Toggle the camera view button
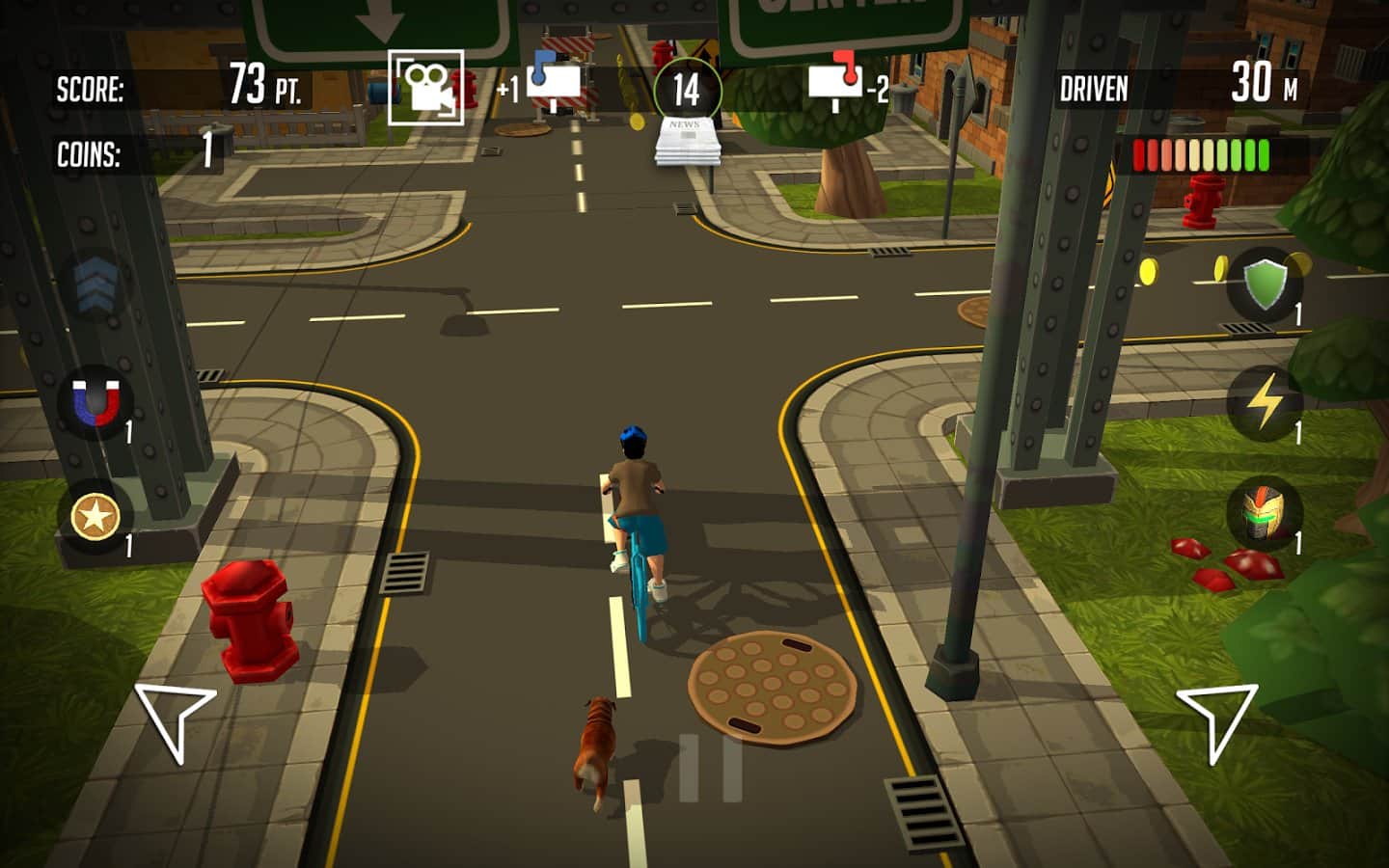Image resolution: width=1389 pixels, height=868 pixels. click(x=425, y=88)
